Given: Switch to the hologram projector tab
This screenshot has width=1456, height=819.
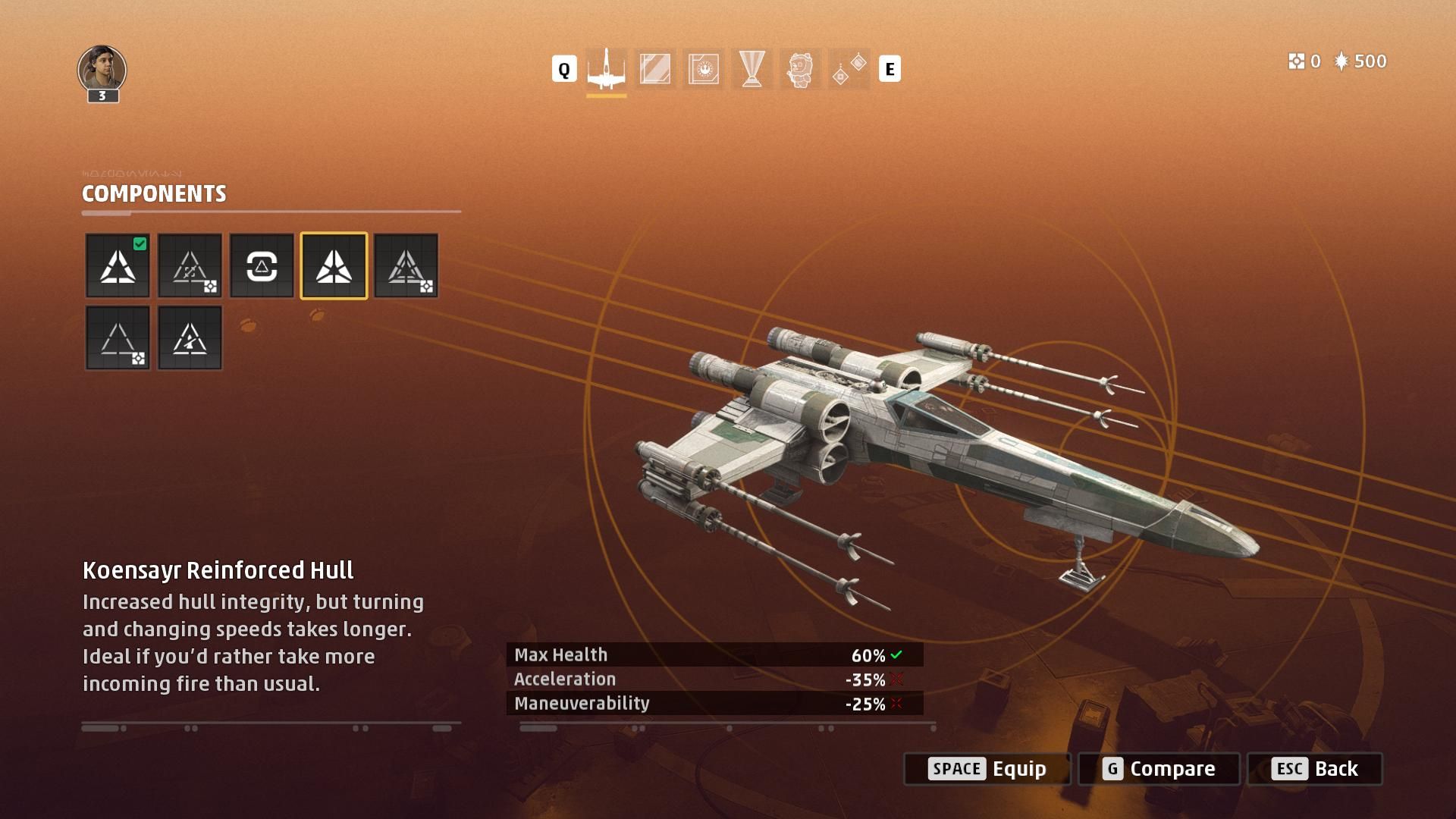Looking at the screenshot, I should [x=752, y=70].
